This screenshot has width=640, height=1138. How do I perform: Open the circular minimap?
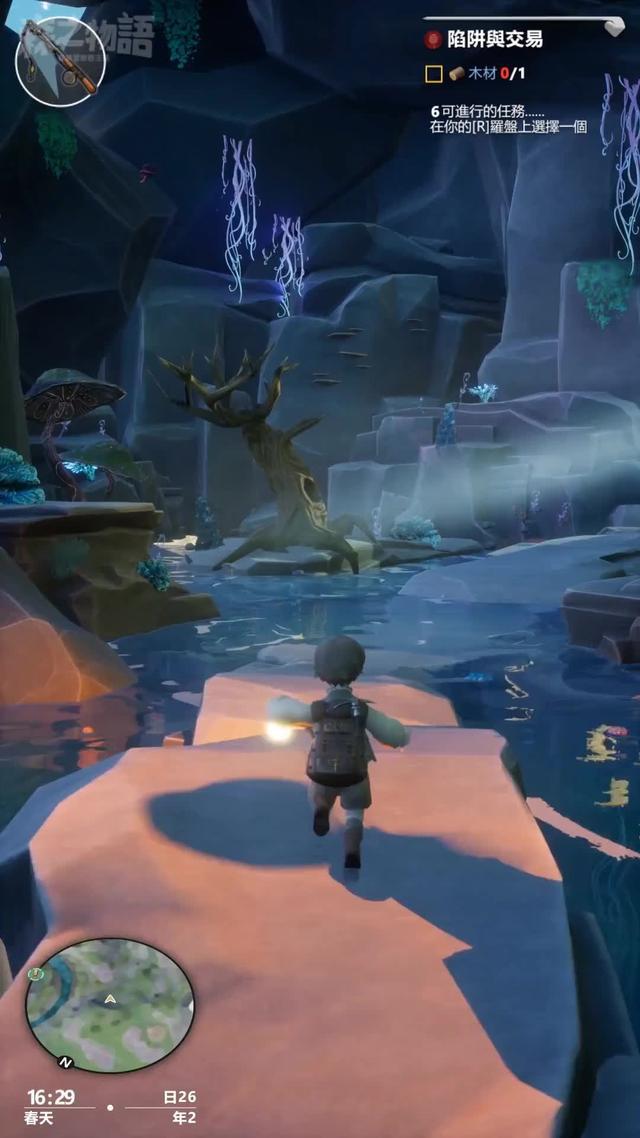(109, 1004)
